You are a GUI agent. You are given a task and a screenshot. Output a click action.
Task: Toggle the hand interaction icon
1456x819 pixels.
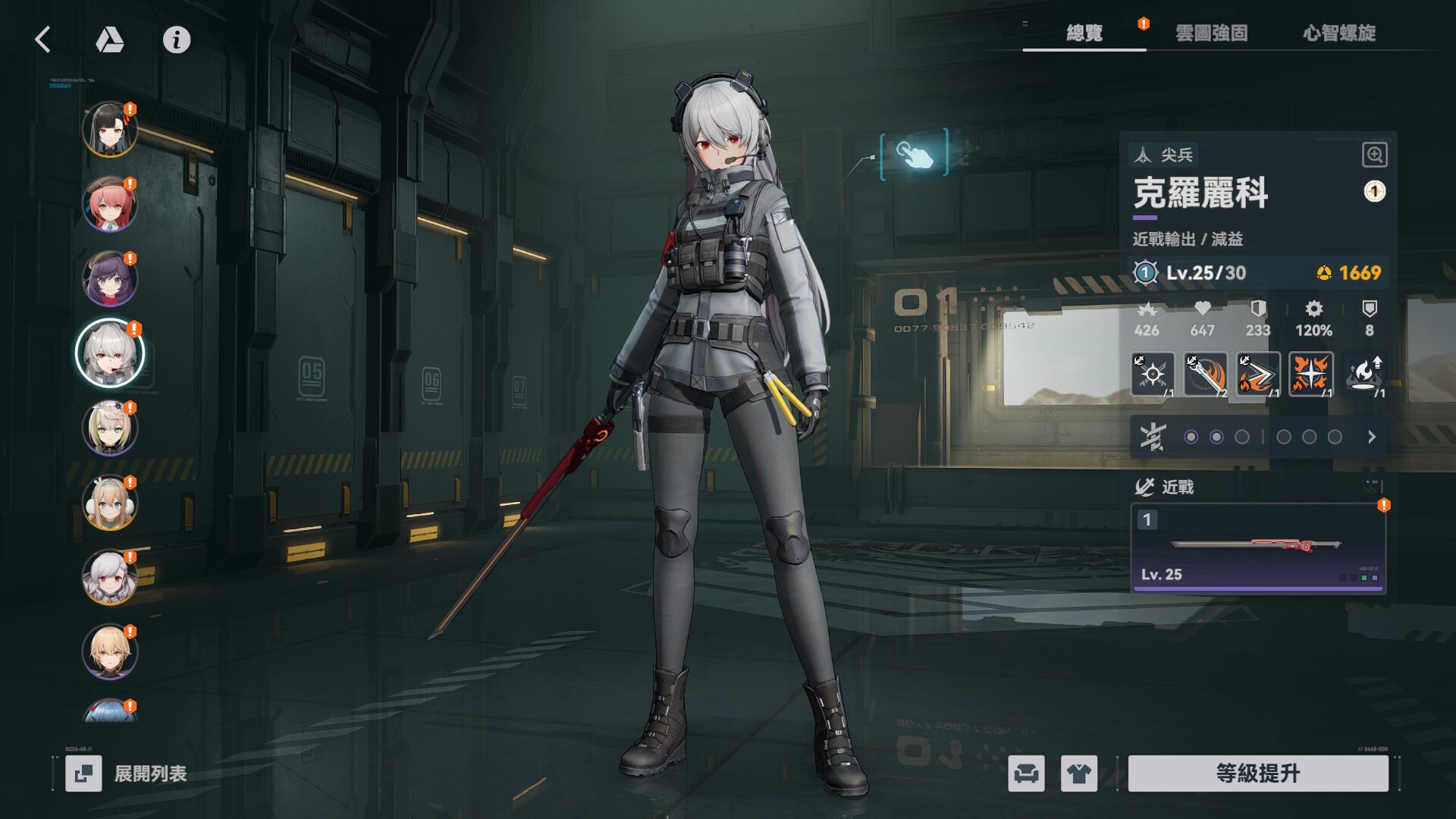tap(915, 154)
